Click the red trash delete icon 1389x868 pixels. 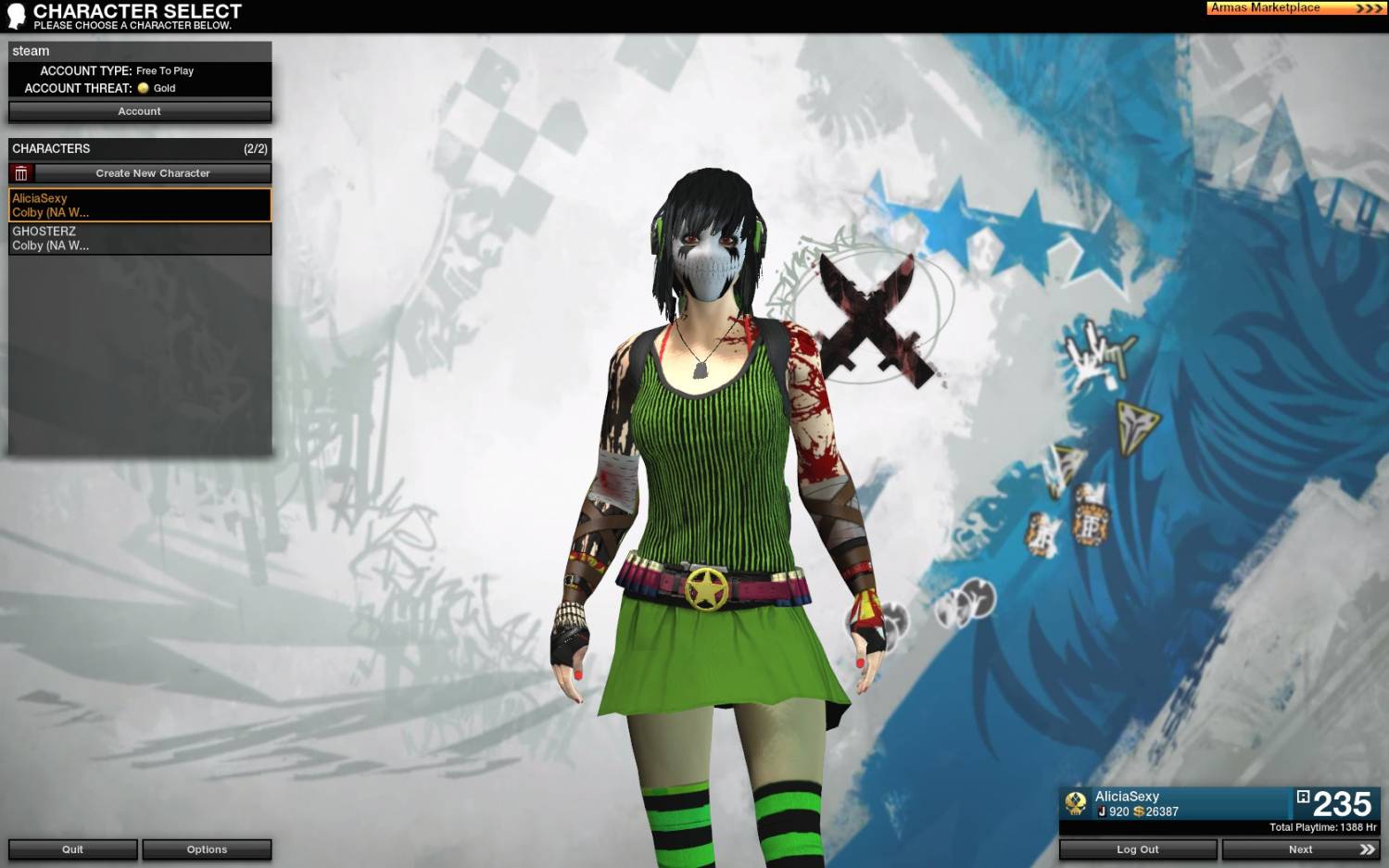[21, 173]
